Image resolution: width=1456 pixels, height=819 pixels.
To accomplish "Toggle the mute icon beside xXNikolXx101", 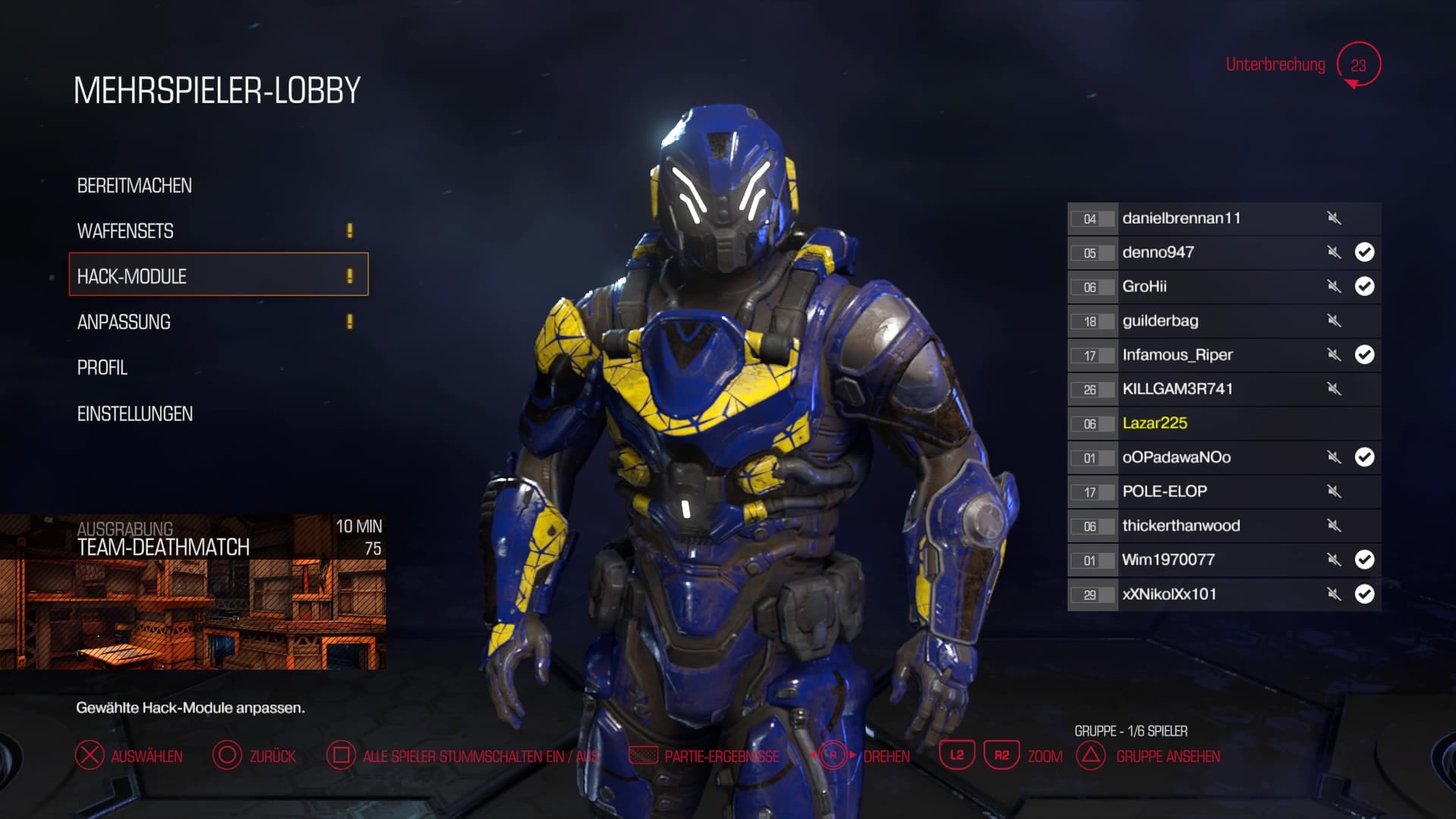I will [x=1334, y=594].
